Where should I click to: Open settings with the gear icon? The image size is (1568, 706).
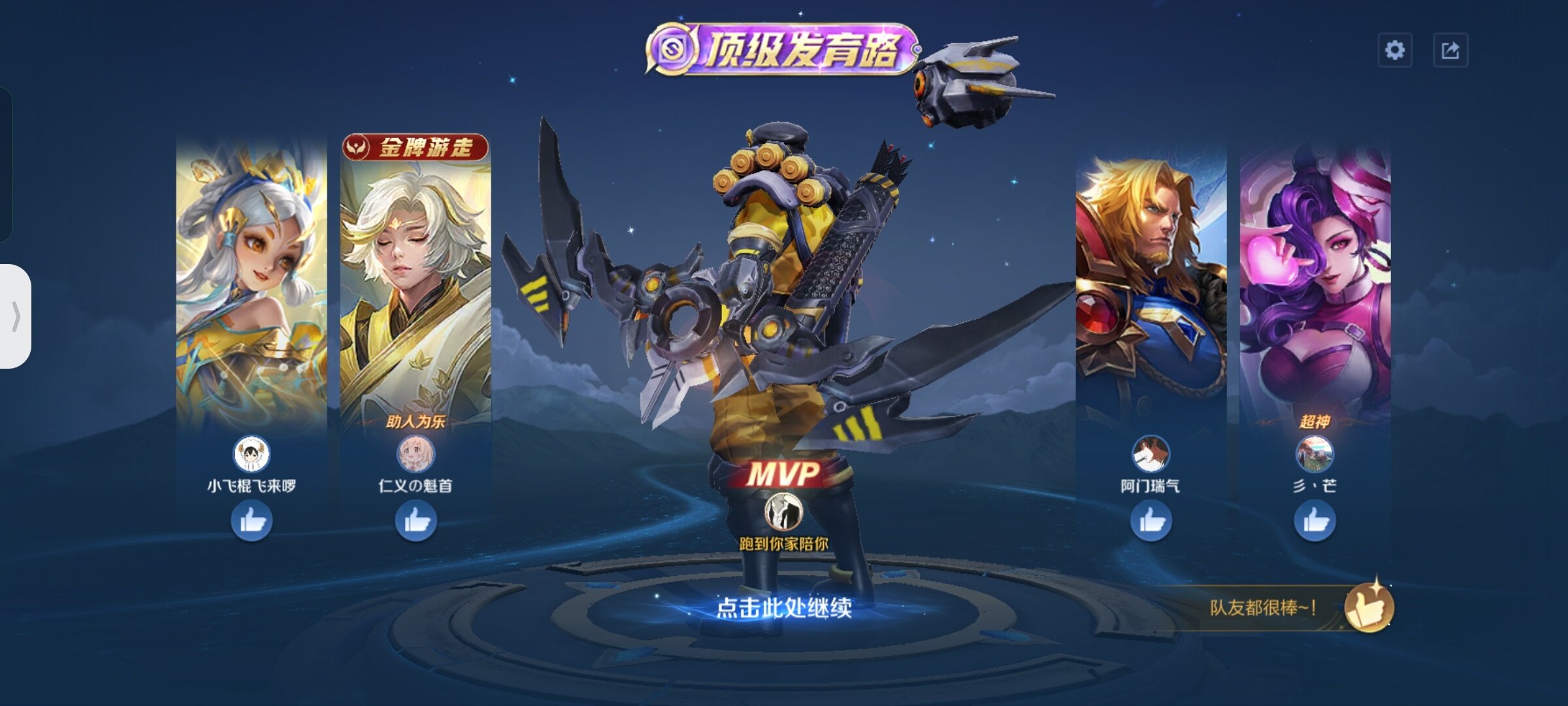1395,50
